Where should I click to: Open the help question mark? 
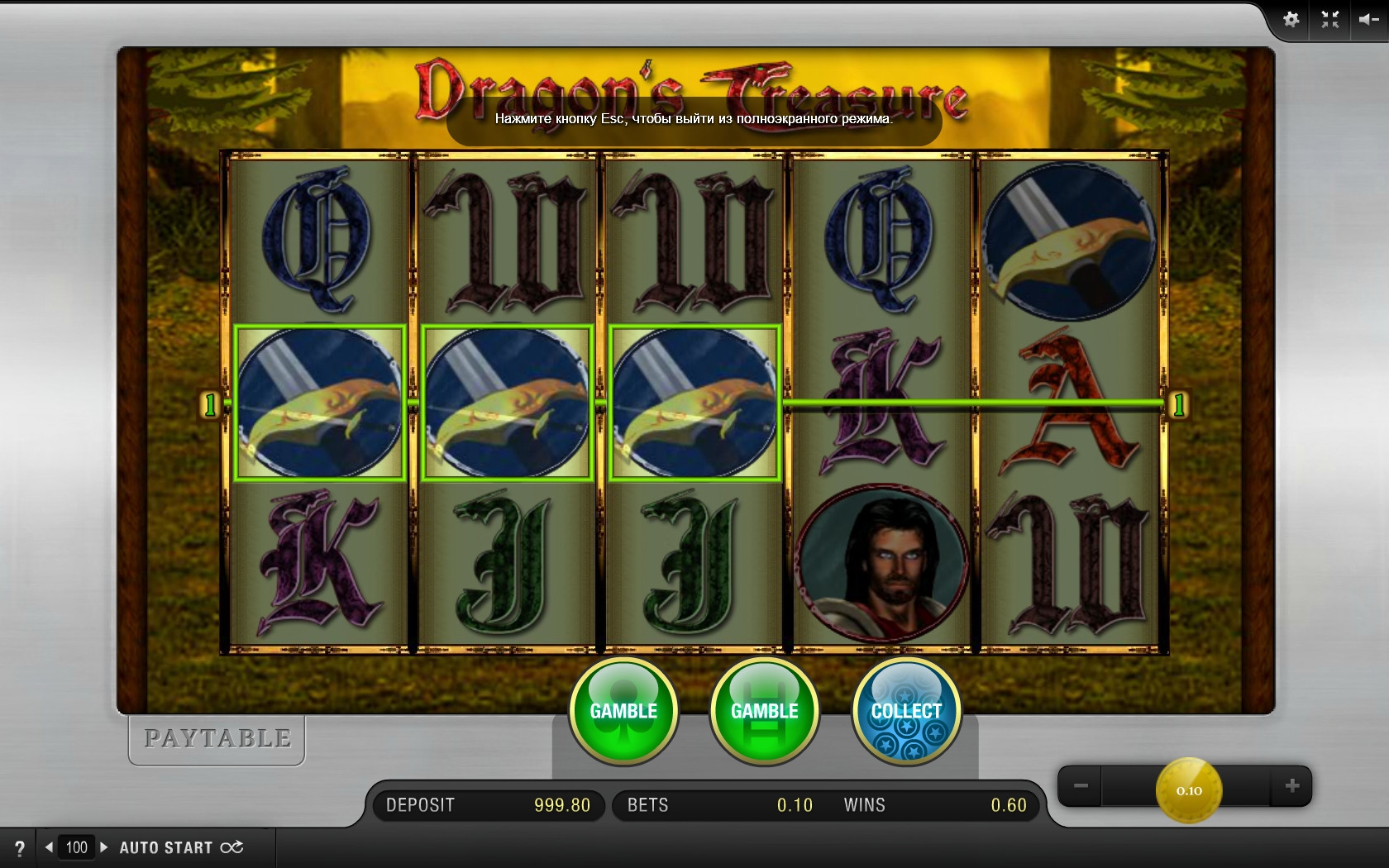coord(20,847)
